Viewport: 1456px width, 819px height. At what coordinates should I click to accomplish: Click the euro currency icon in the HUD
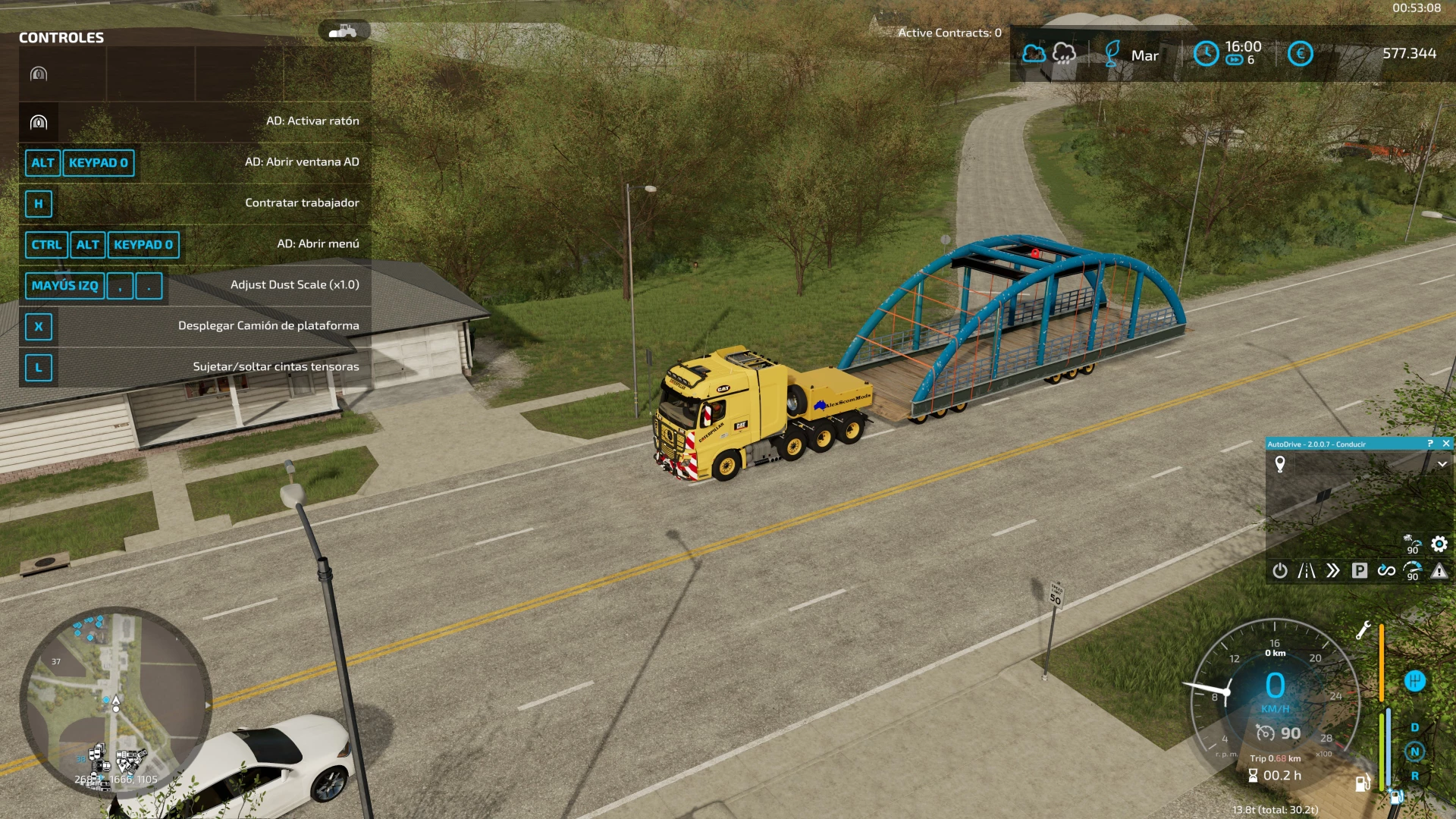pyautogui.click(x=1300, y=55)
